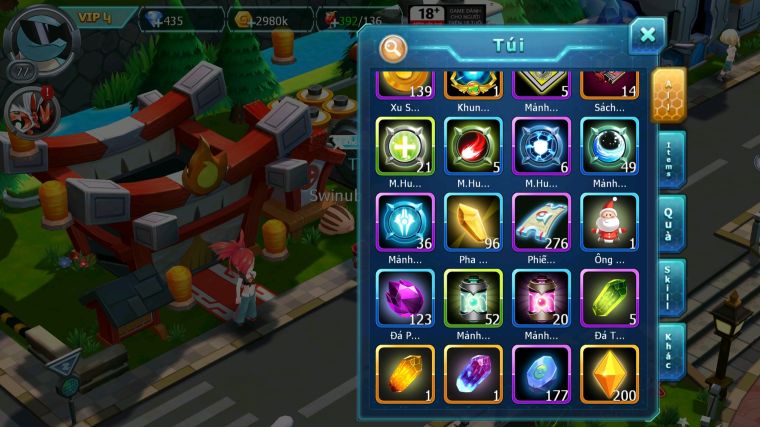Choose the green crystal Đá T... slot
This screenshot has width=760, height=427.
[609, 298]
